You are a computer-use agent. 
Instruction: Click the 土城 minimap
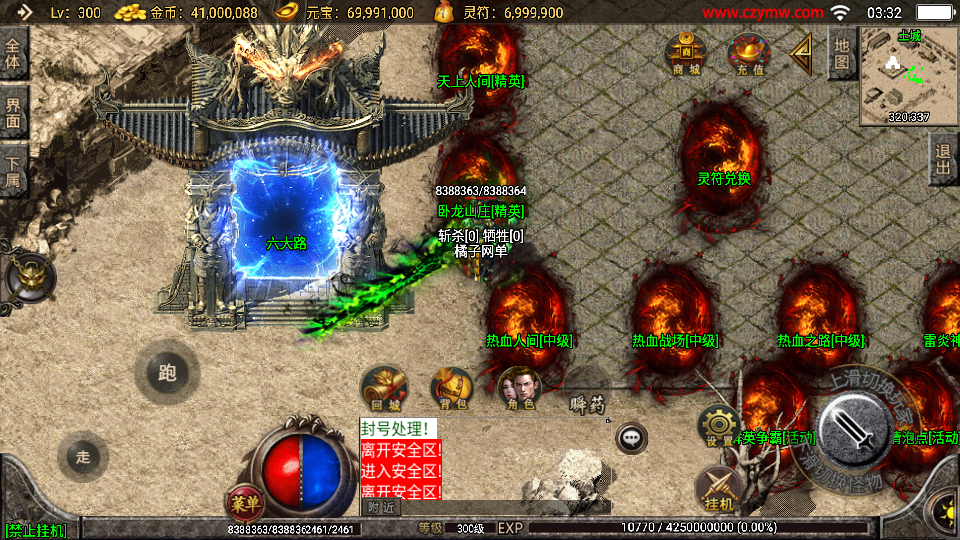[908, 76]
